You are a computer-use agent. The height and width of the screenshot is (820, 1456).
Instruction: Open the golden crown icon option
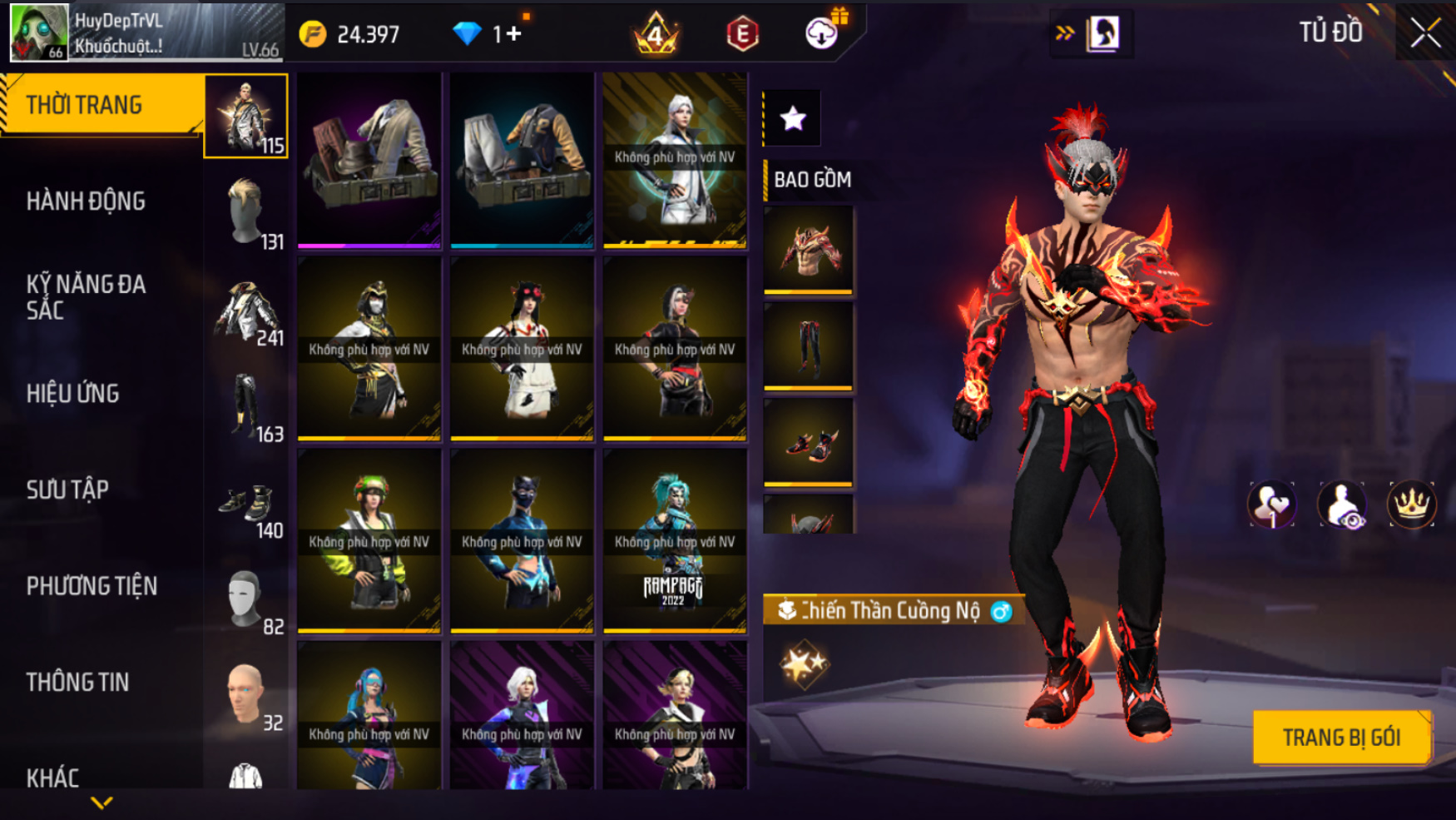pos(1411,504)
